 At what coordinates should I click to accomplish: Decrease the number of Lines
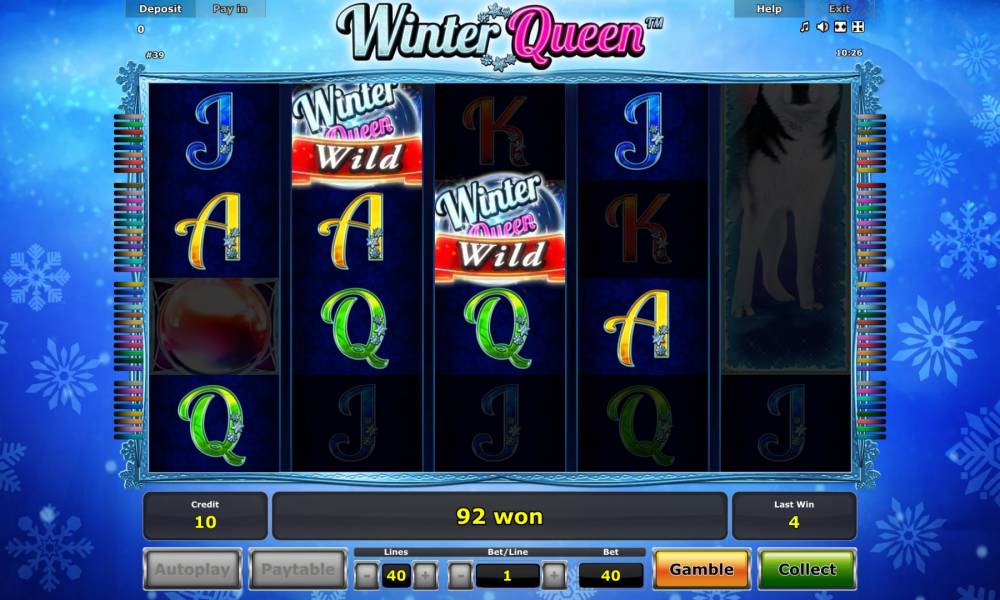click(367, 575)
